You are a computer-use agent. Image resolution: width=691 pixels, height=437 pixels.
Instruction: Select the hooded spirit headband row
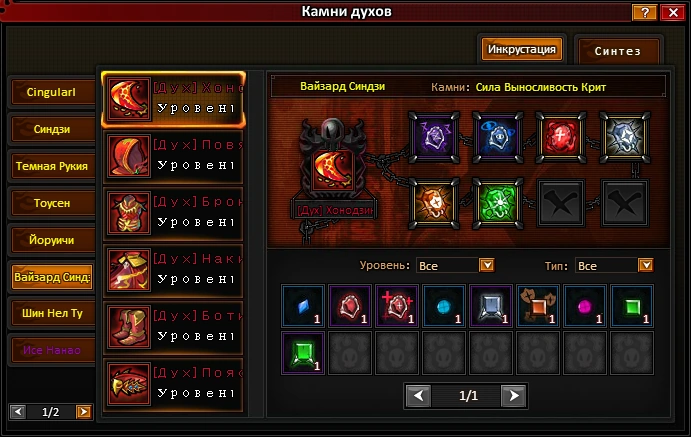click(173, 156)
